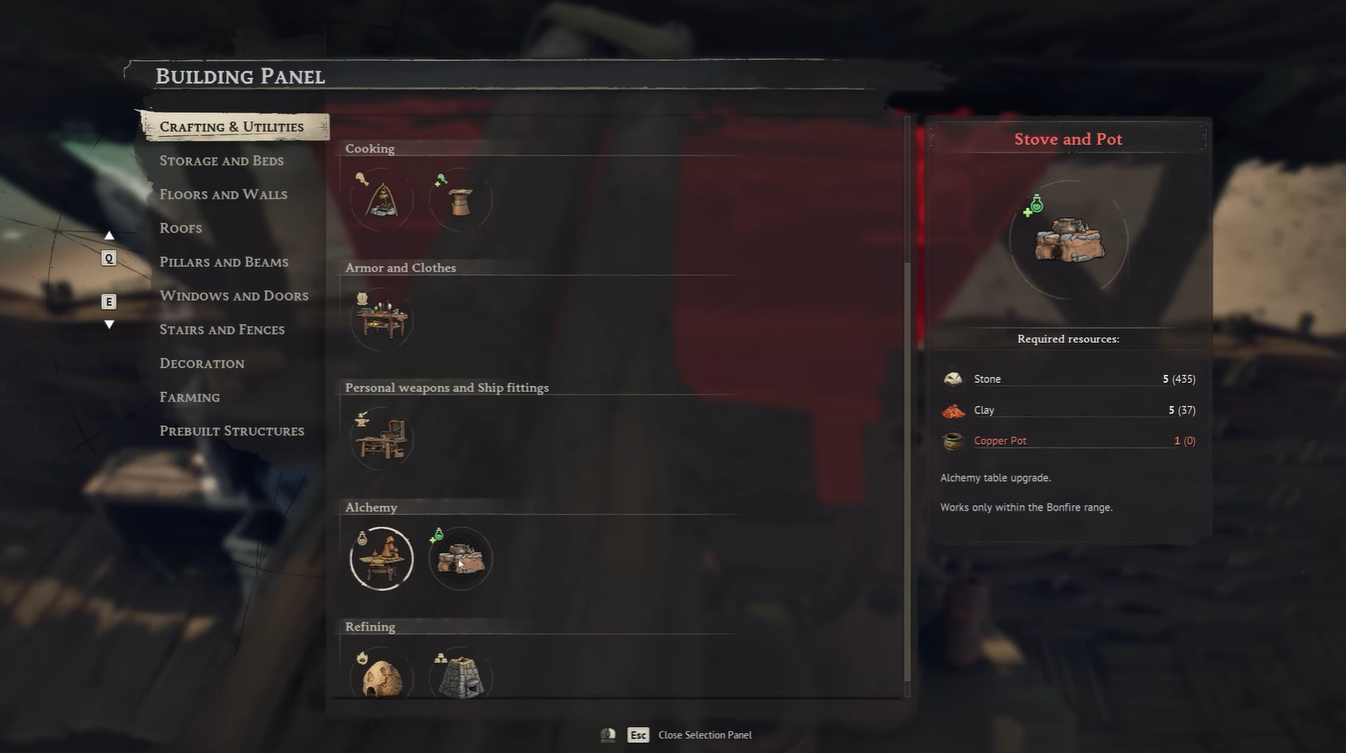
Task: Click Close Selection Panel at the bottom
Action: tap(704, 735)
